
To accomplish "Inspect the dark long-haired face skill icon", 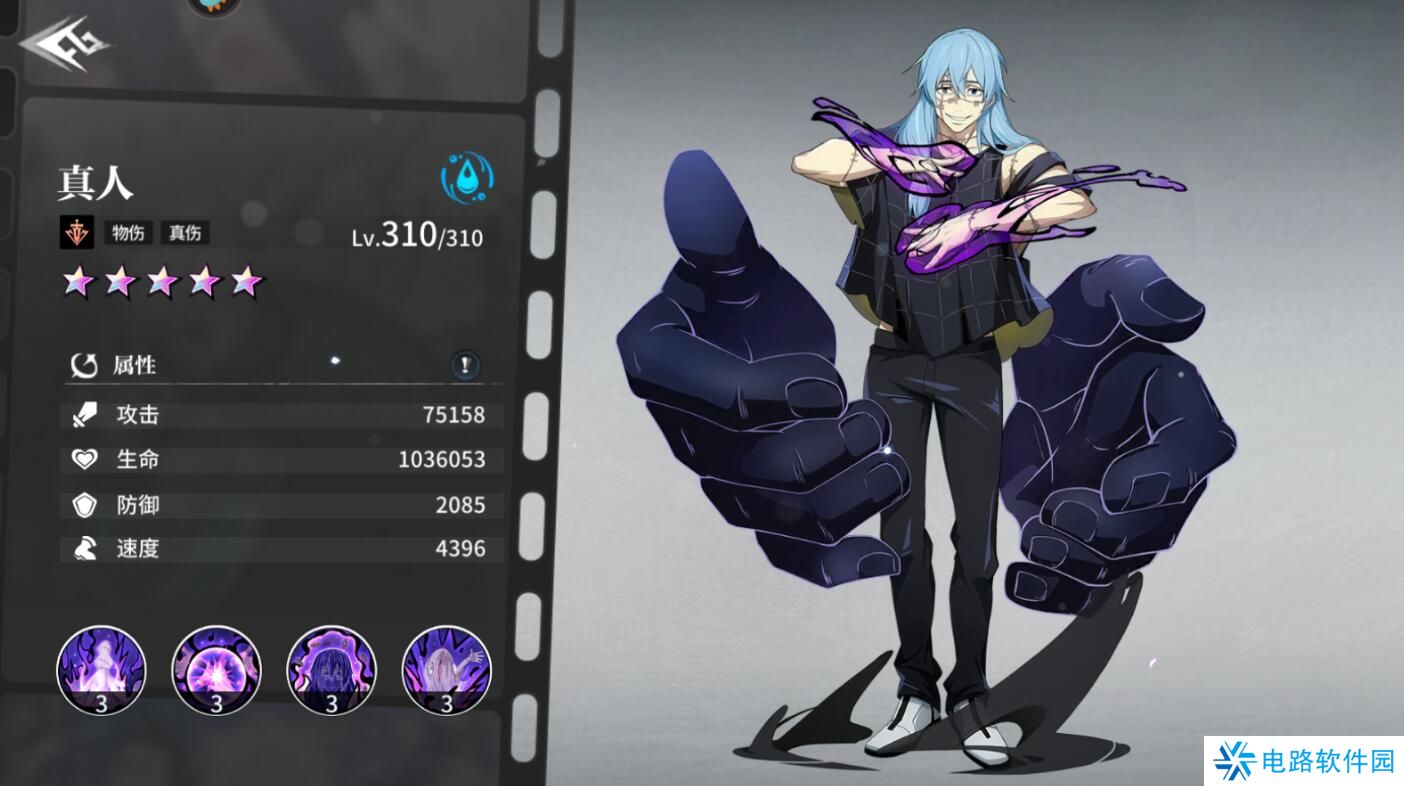I will 331,669.
